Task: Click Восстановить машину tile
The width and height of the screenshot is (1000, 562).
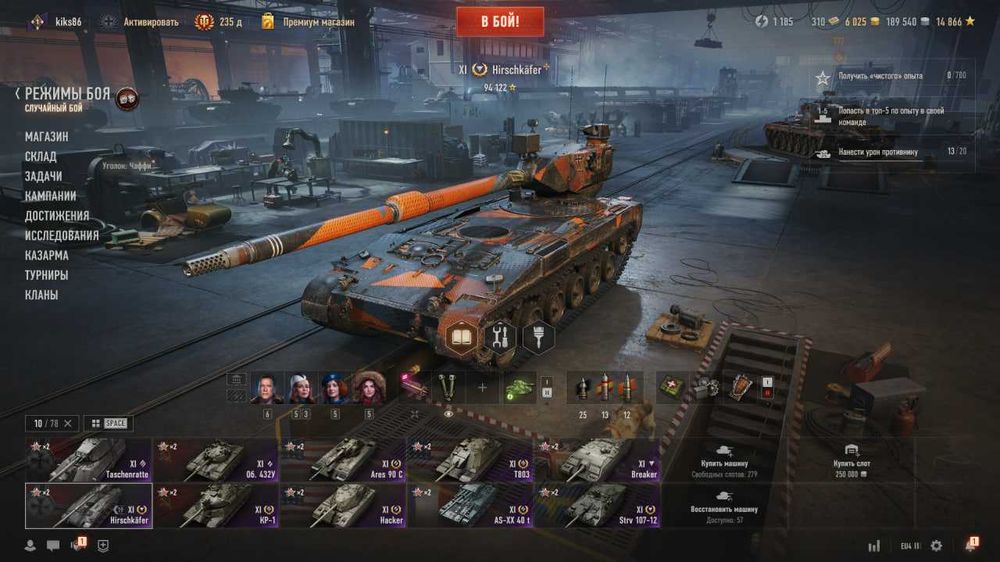Action: point(723,505)
